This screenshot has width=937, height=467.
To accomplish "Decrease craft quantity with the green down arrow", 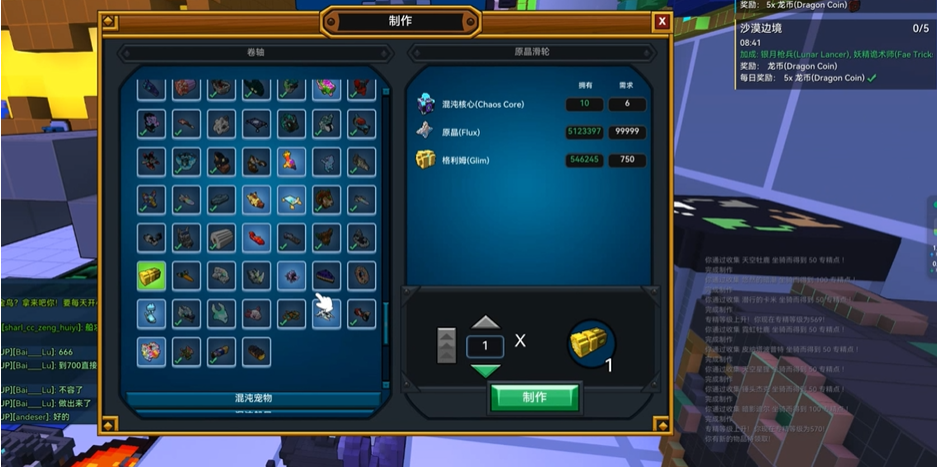I will (x=485, y=371).
